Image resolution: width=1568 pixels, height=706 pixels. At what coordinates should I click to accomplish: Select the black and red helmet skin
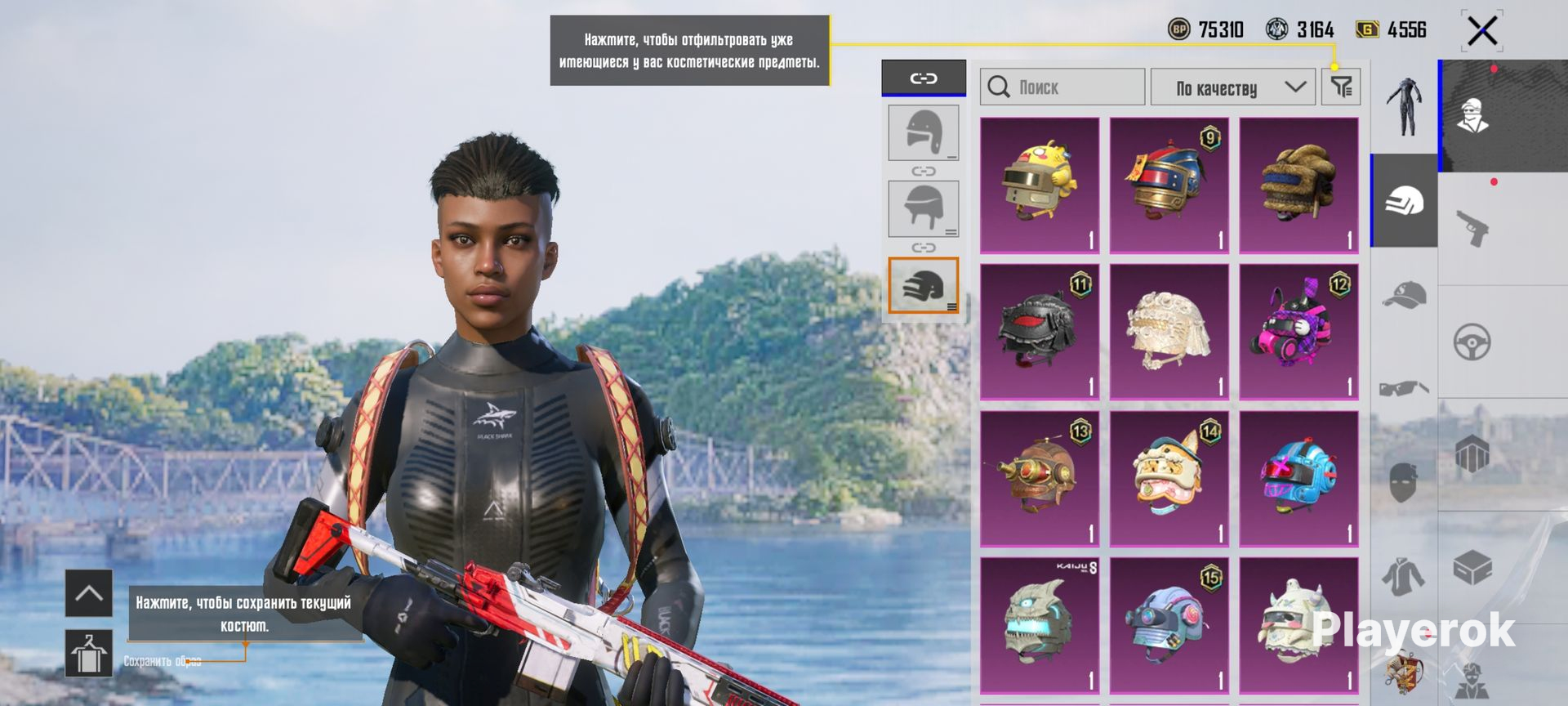tap(1039, 332)
